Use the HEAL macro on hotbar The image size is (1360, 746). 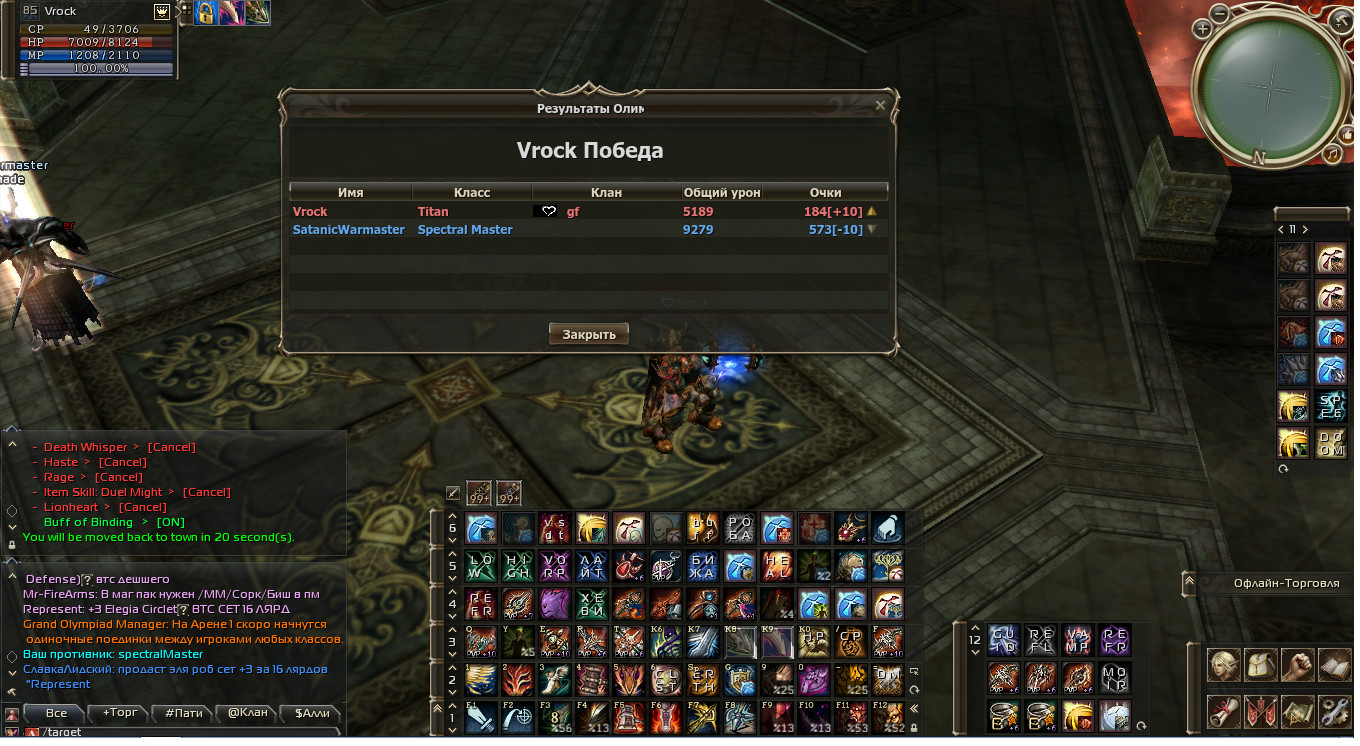(x=777, y=566)
